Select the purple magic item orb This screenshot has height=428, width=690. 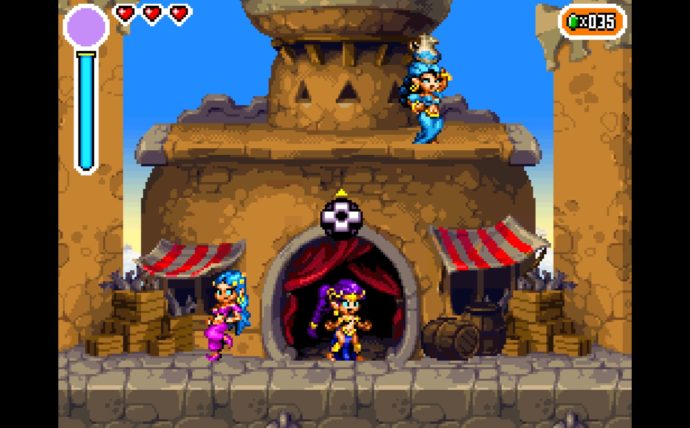(86, 26)
